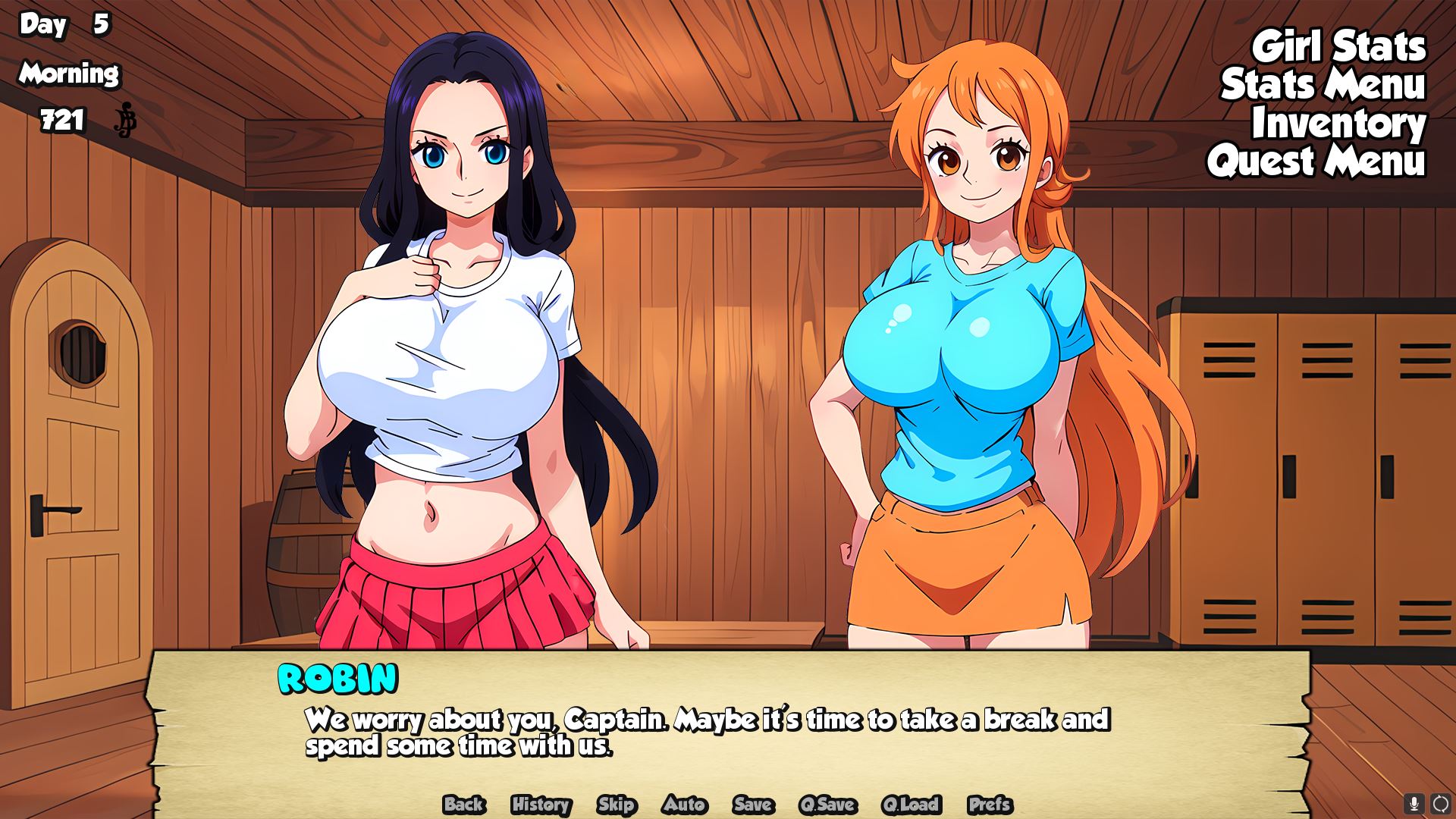Screen dimensions: 1456x819
Task: Skip through the dialogue
Action: tap(616, 805)
